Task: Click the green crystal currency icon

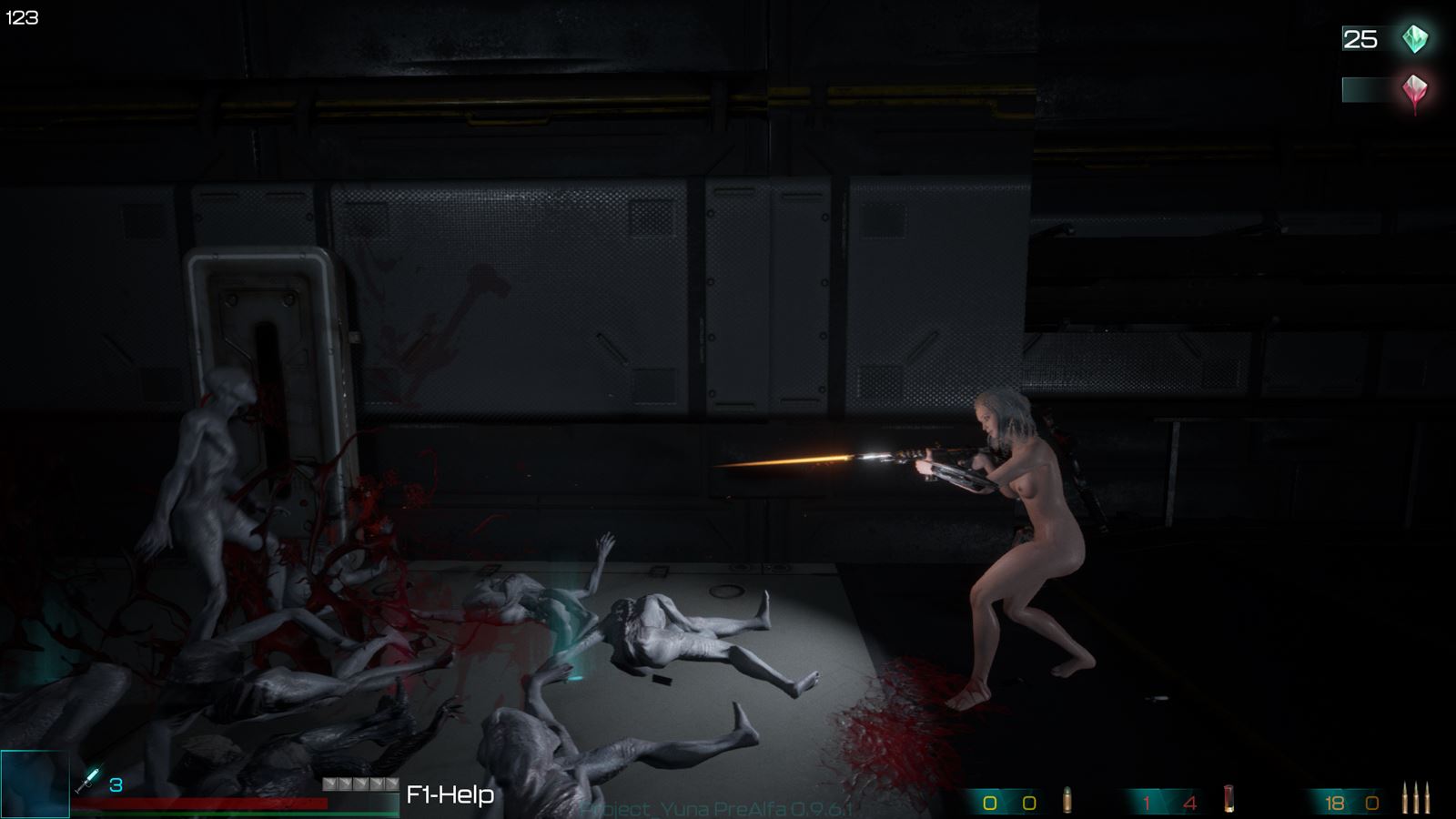Action: click(1414, 38)
